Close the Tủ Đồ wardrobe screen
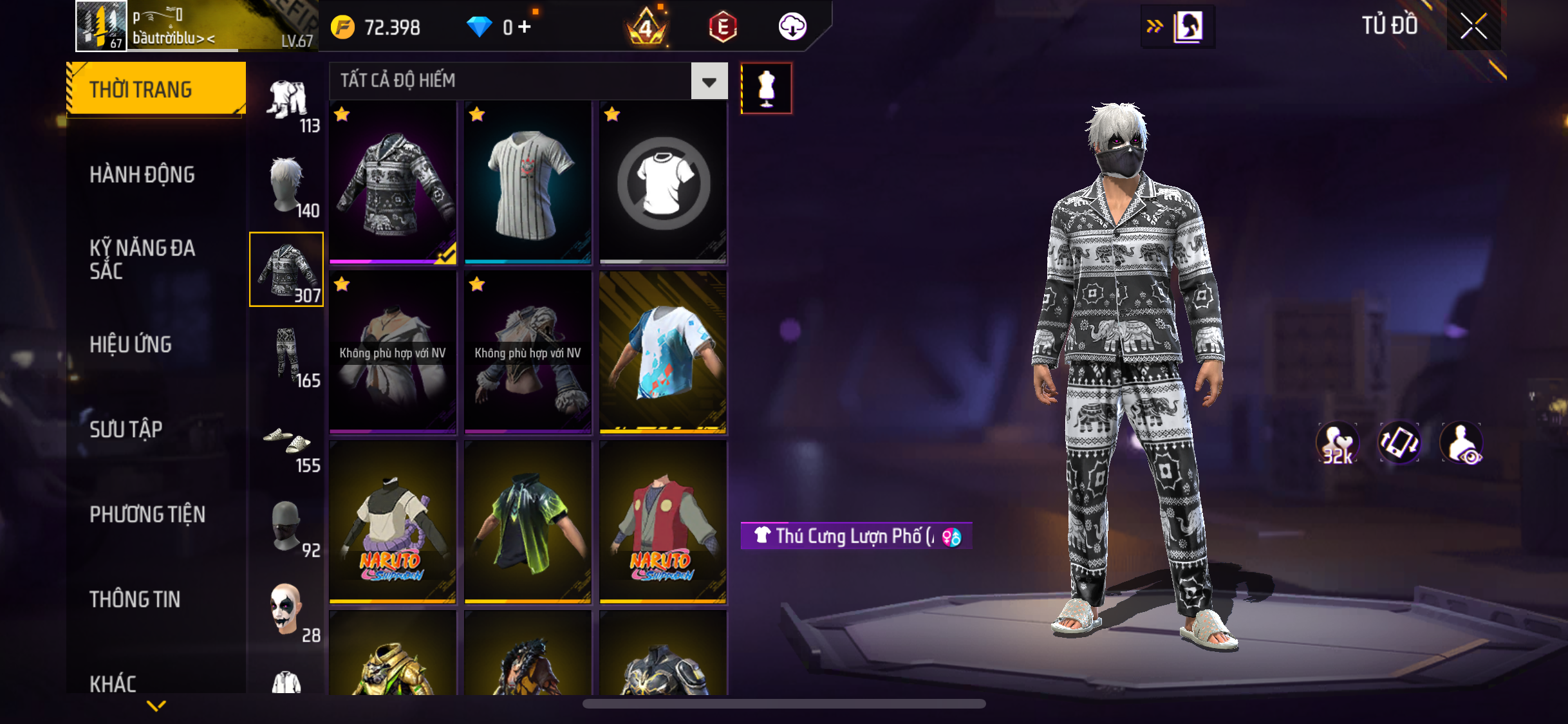Screen dimensions: 1568x724 1473,26
